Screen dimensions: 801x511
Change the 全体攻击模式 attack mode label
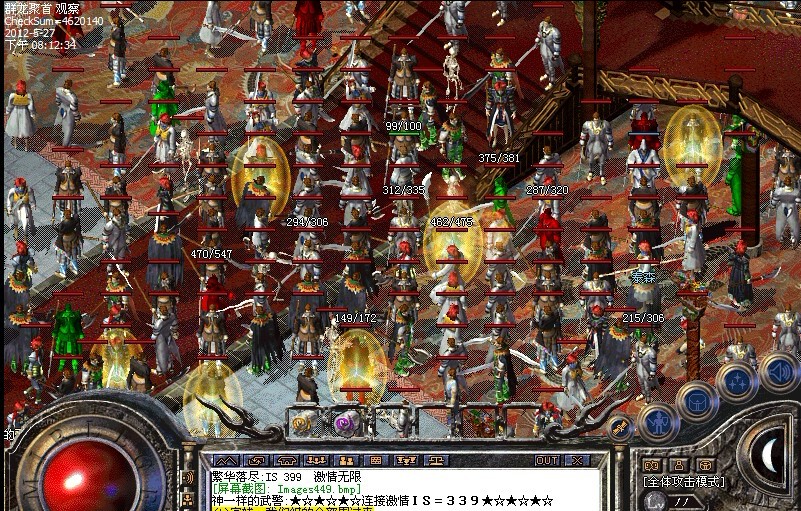click(685, 481)
